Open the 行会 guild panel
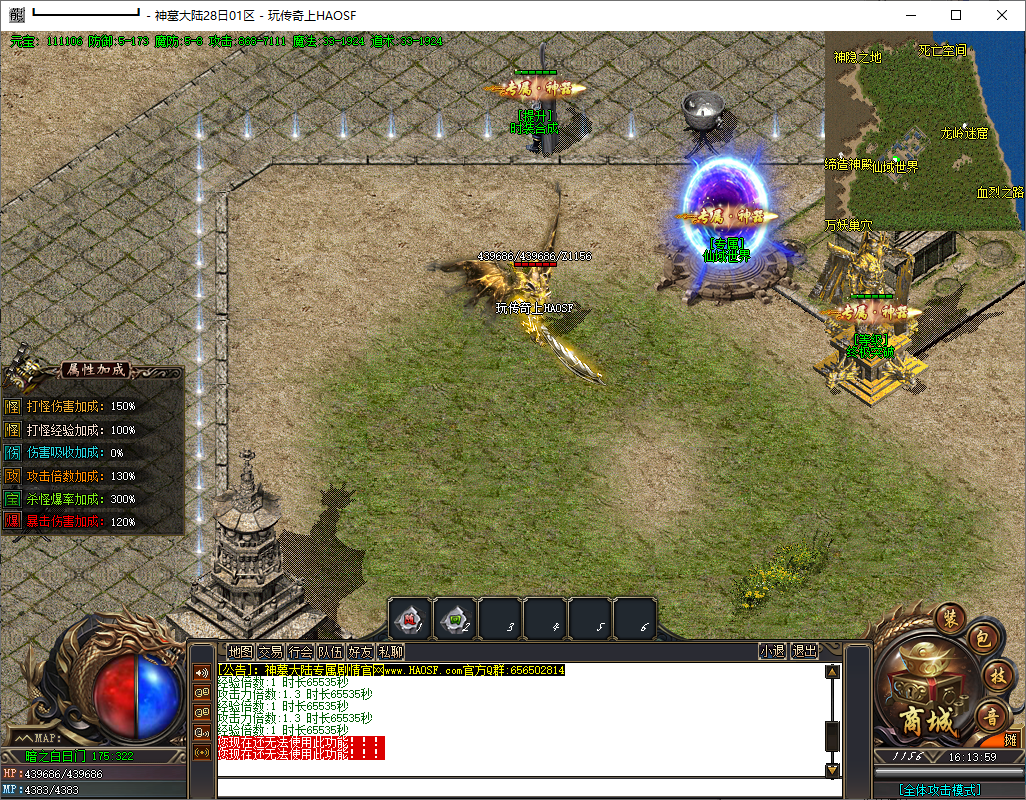Screen dimensions: 1026x800 pos(300,651)
